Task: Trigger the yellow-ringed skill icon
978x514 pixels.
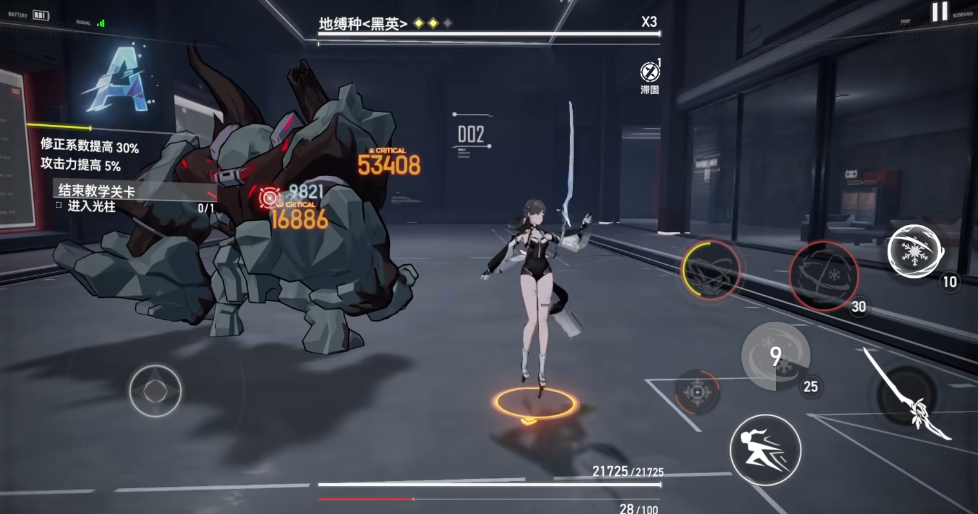Action: pos(712,271)
